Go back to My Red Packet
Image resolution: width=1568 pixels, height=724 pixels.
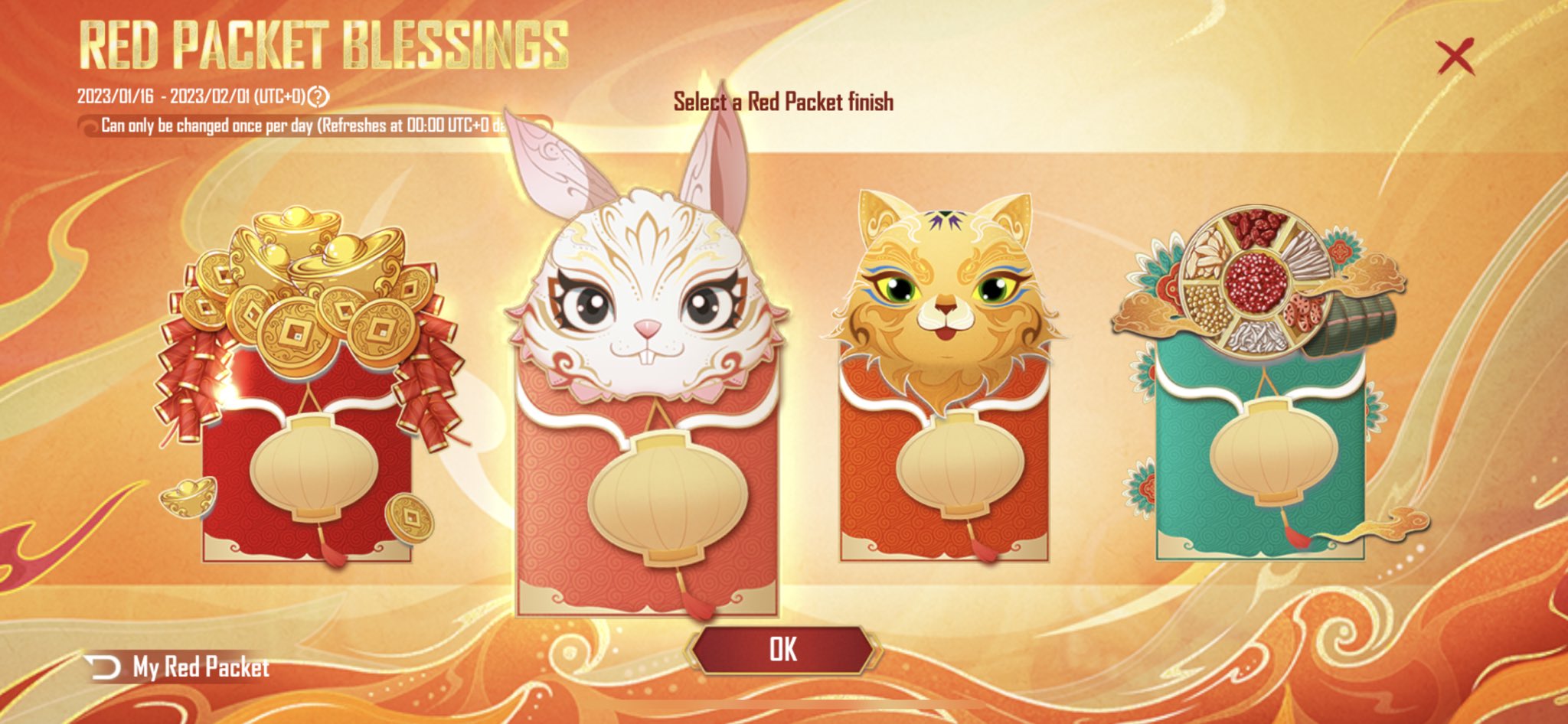(x=181, y=667)
